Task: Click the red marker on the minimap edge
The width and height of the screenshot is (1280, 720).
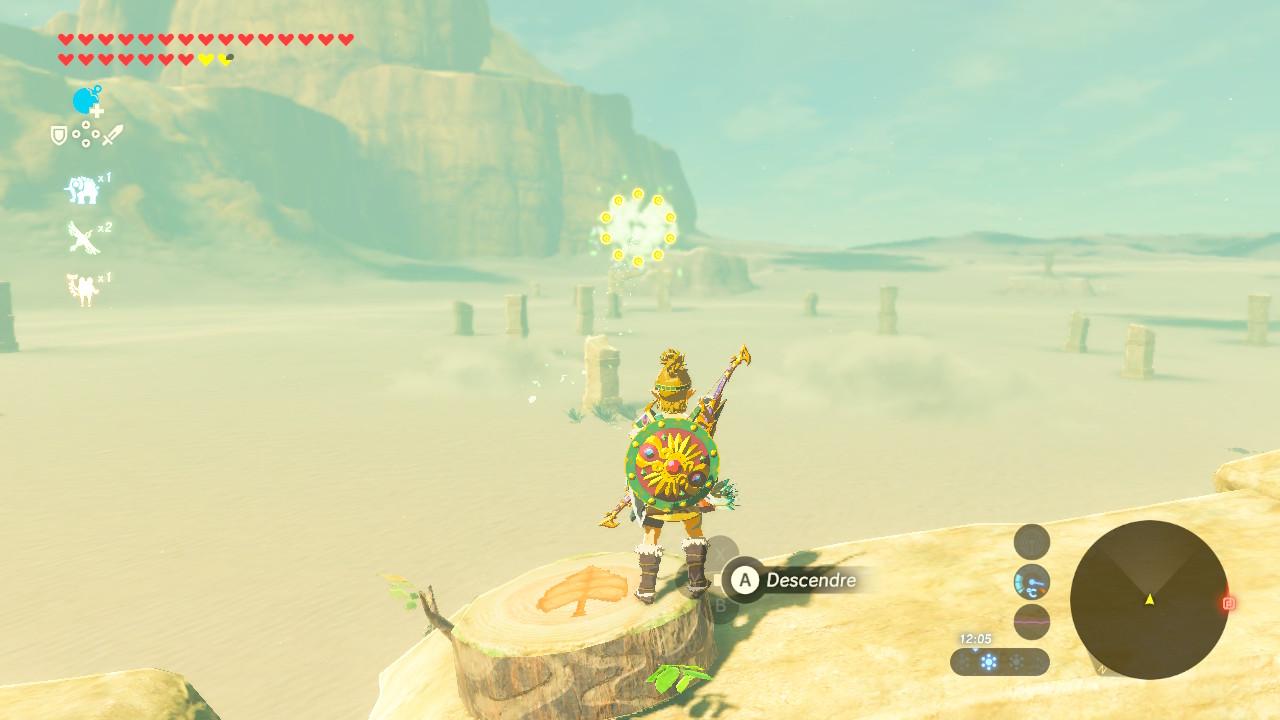Action: click(1228, 603)
